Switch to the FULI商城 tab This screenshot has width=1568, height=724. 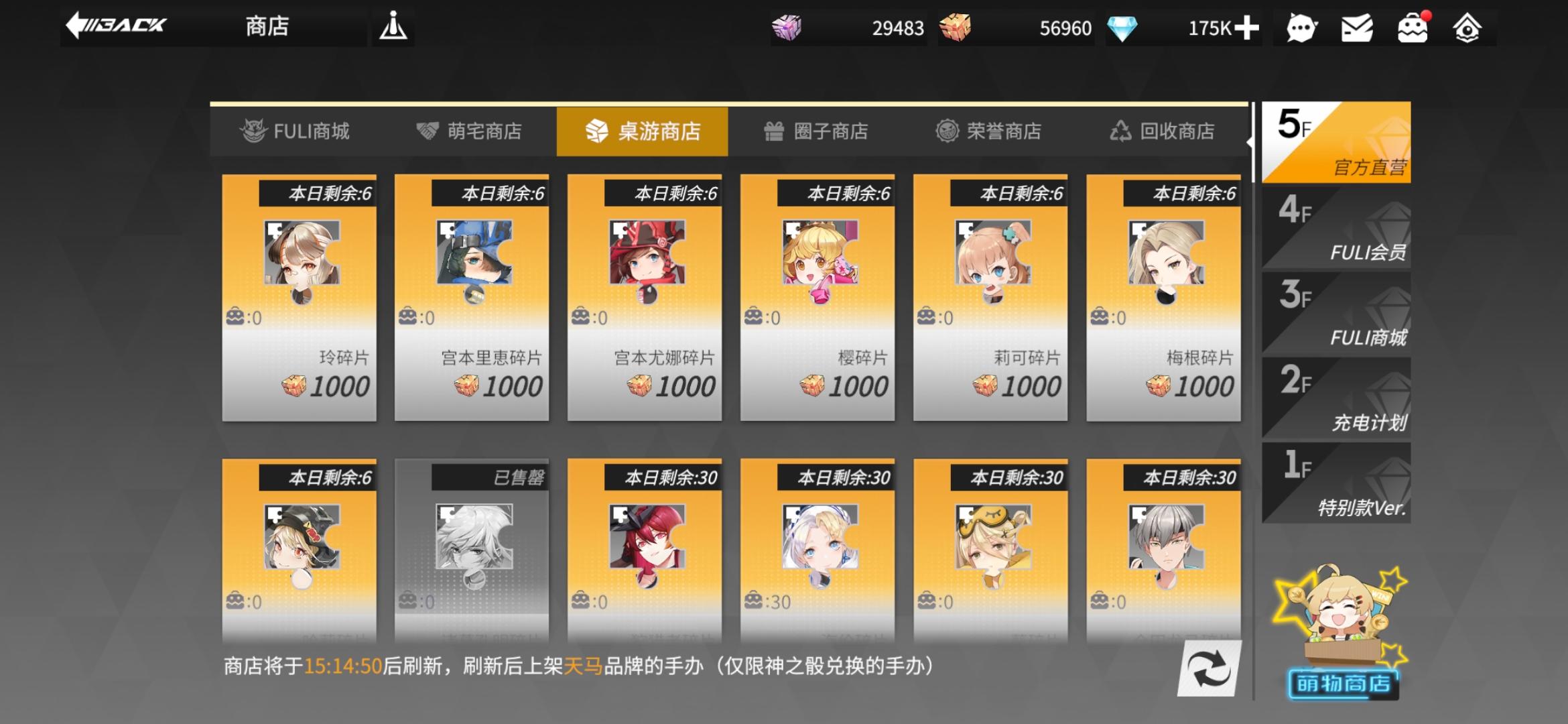[x=295, y=131]
